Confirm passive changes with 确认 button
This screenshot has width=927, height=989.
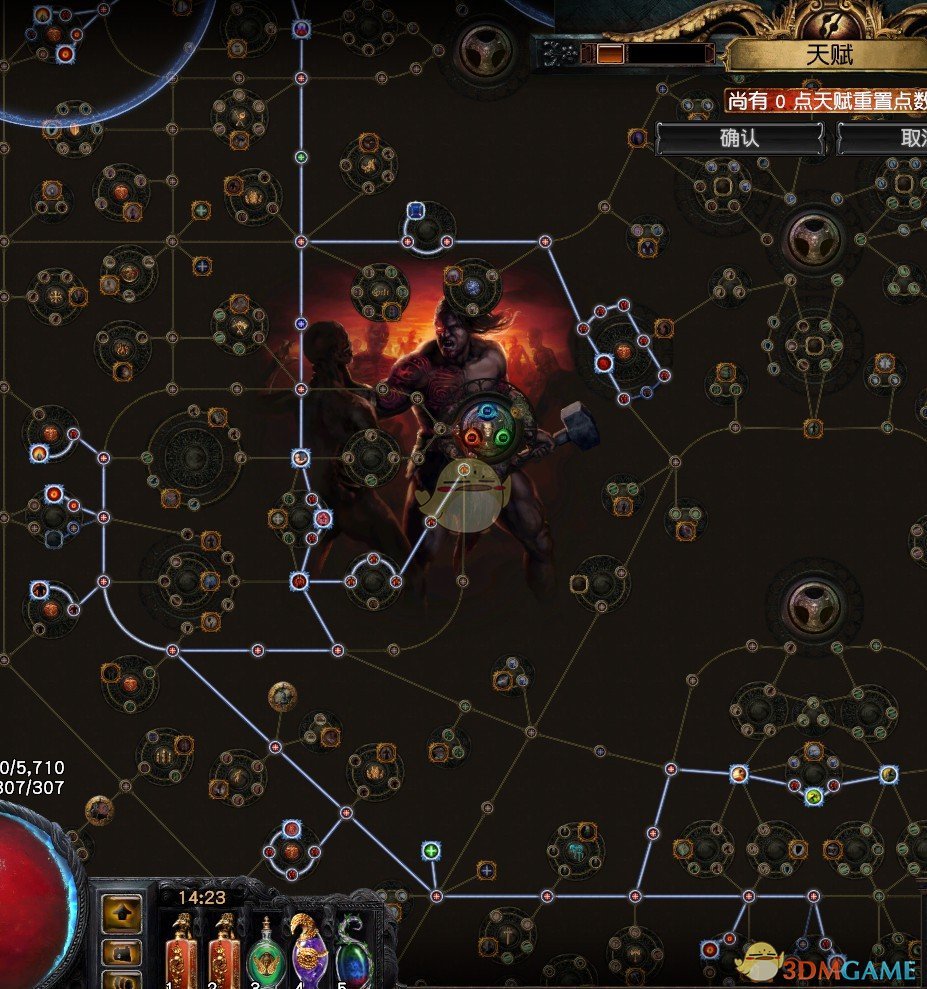tap(739, 138)
